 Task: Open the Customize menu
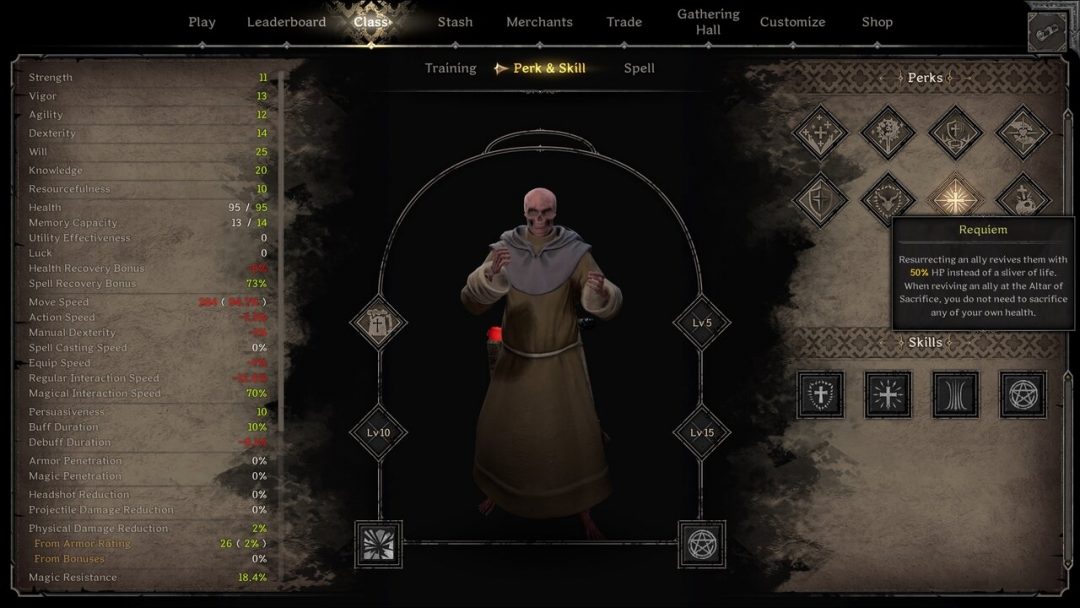tap(792, 22)
